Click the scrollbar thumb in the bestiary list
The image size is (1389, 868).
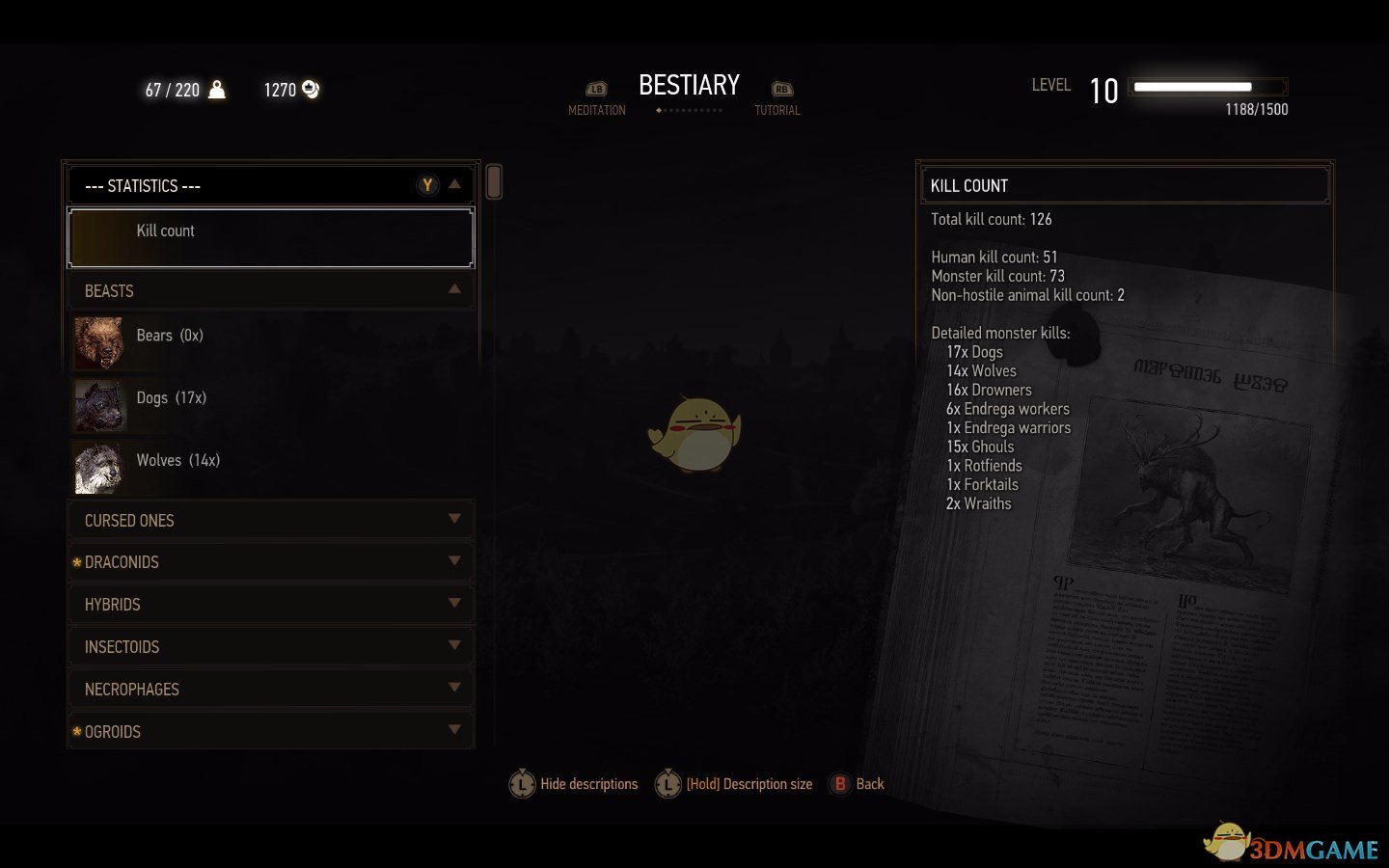[x=493, y=181]
